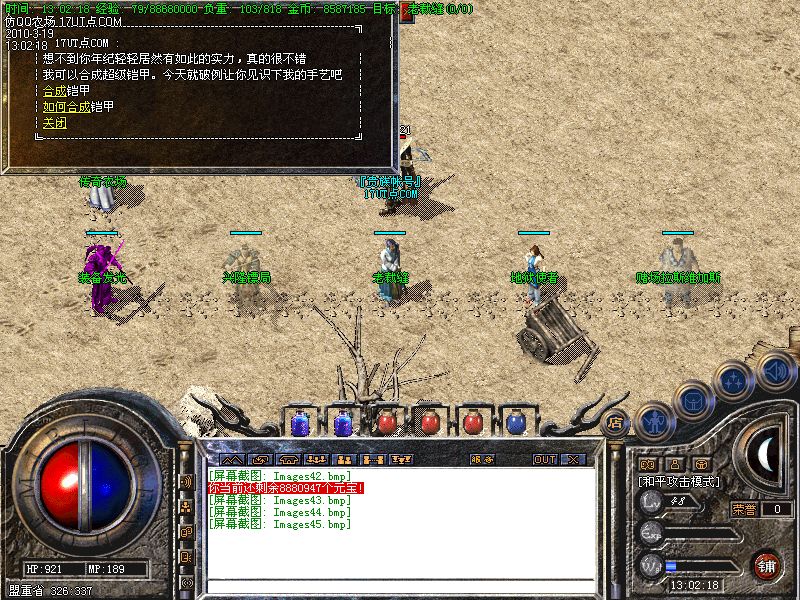
Task: Click the OUT button above the chat
Action: click(544, 460)
